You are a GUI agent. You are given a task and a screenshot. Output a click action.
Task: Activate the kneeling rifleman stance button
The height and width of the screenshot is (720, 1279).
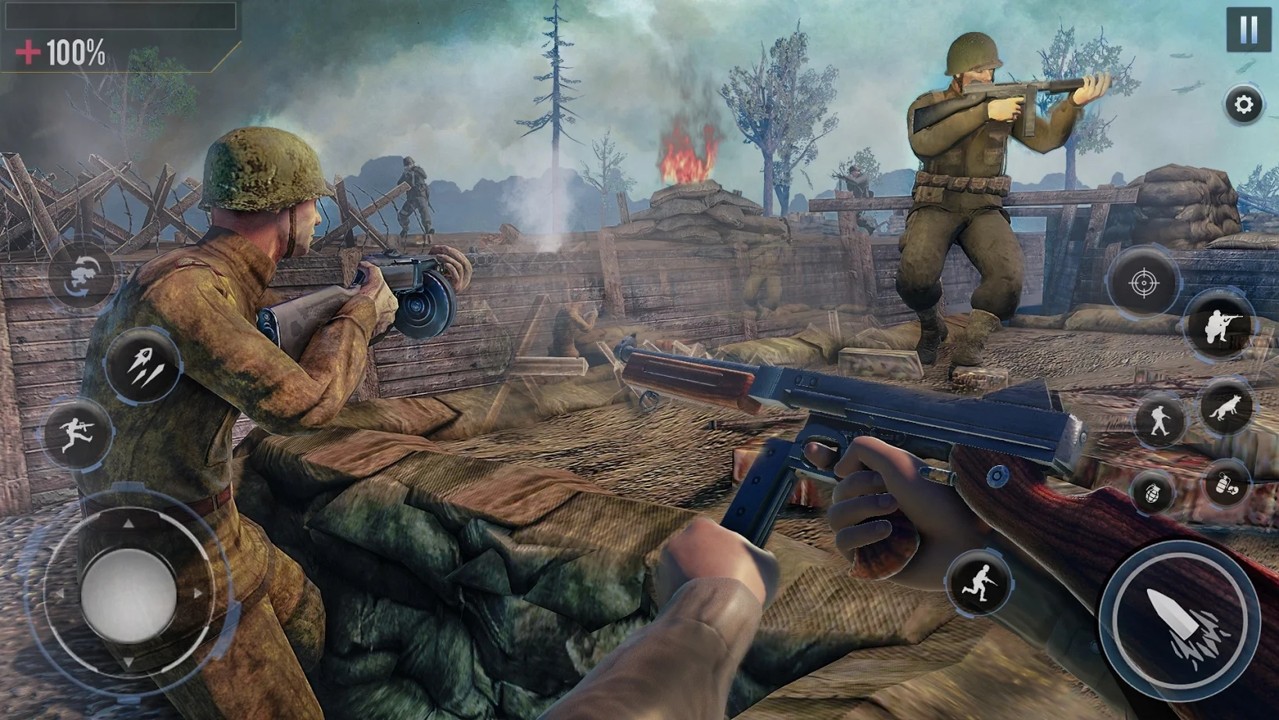tap(1220, 326)
